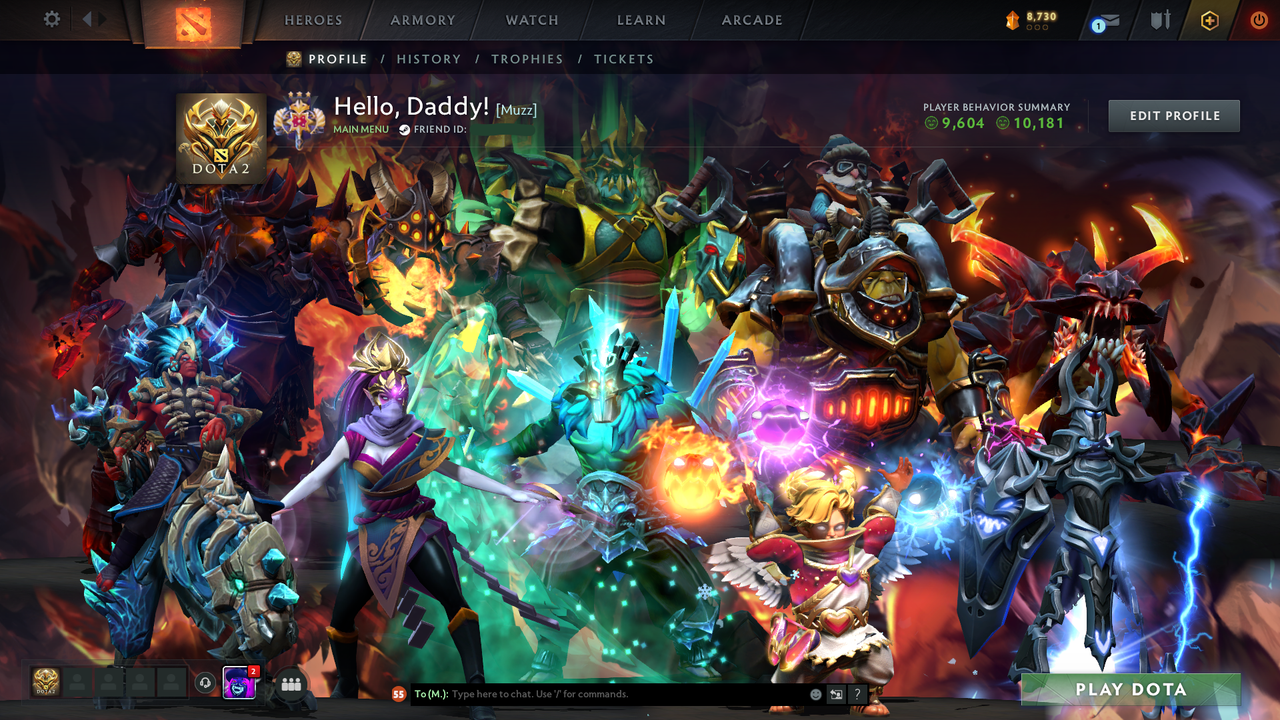This screenshot has width=1280, height=720.
Task: Open the headset voice chat icon
Action: [204, 683]
